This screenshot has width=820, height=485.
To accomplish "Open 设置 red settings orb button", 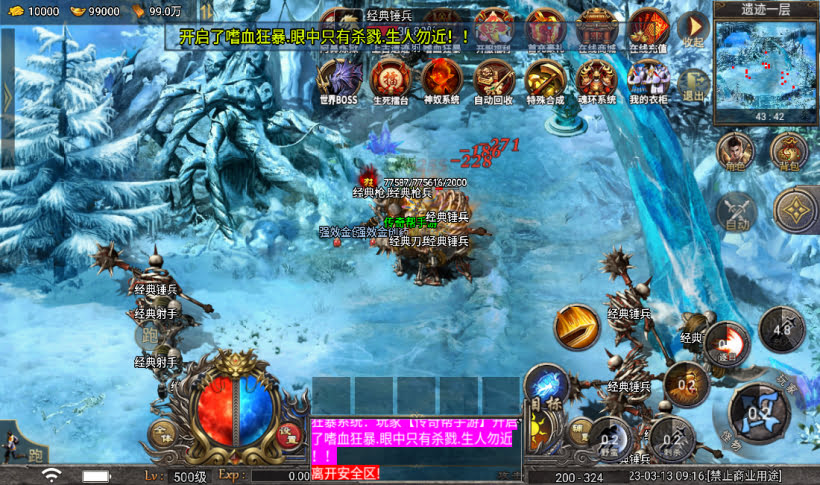I will pos(289,433).
